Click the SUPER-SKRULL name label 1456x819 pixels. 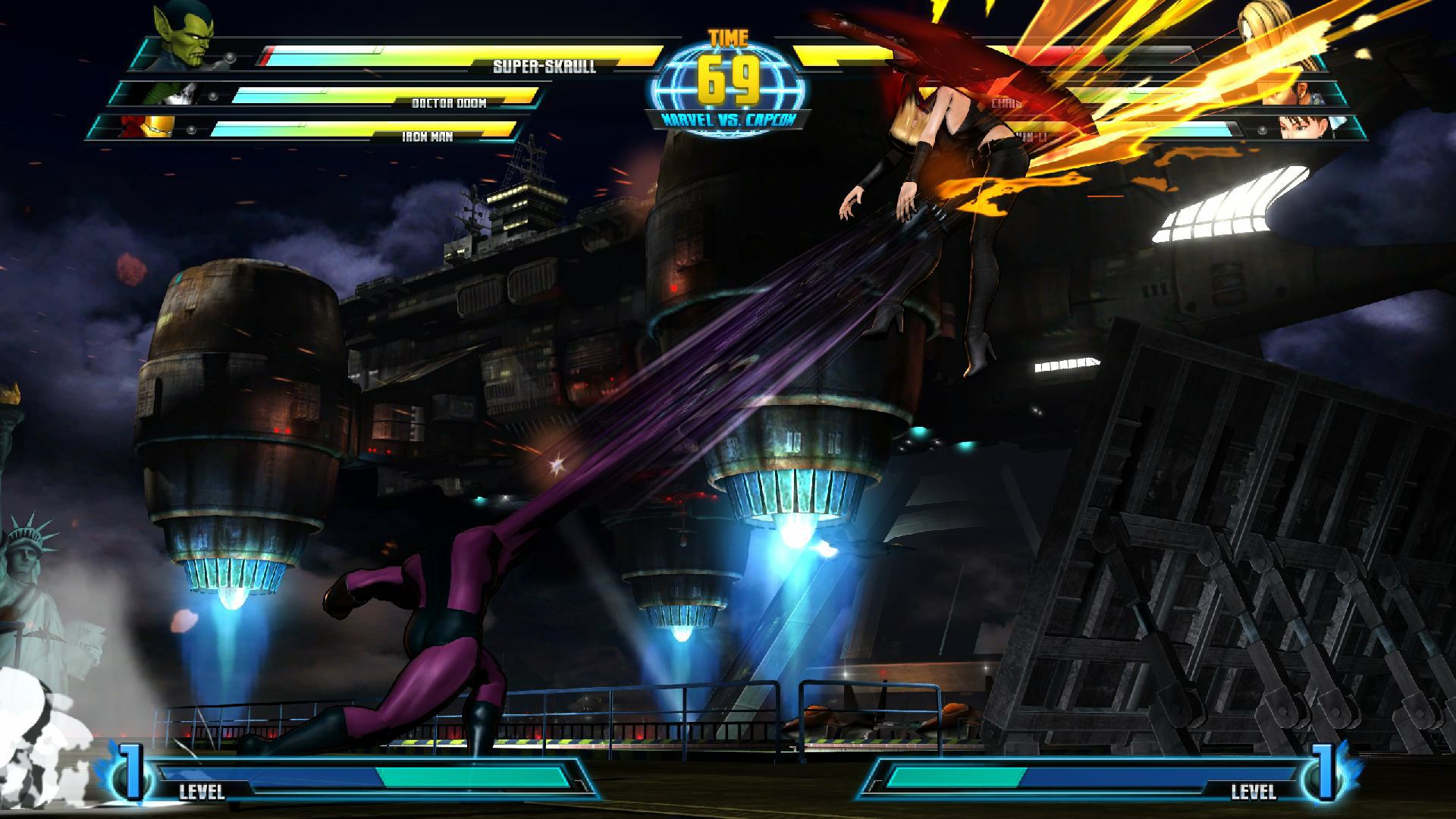tap(544, 65)
